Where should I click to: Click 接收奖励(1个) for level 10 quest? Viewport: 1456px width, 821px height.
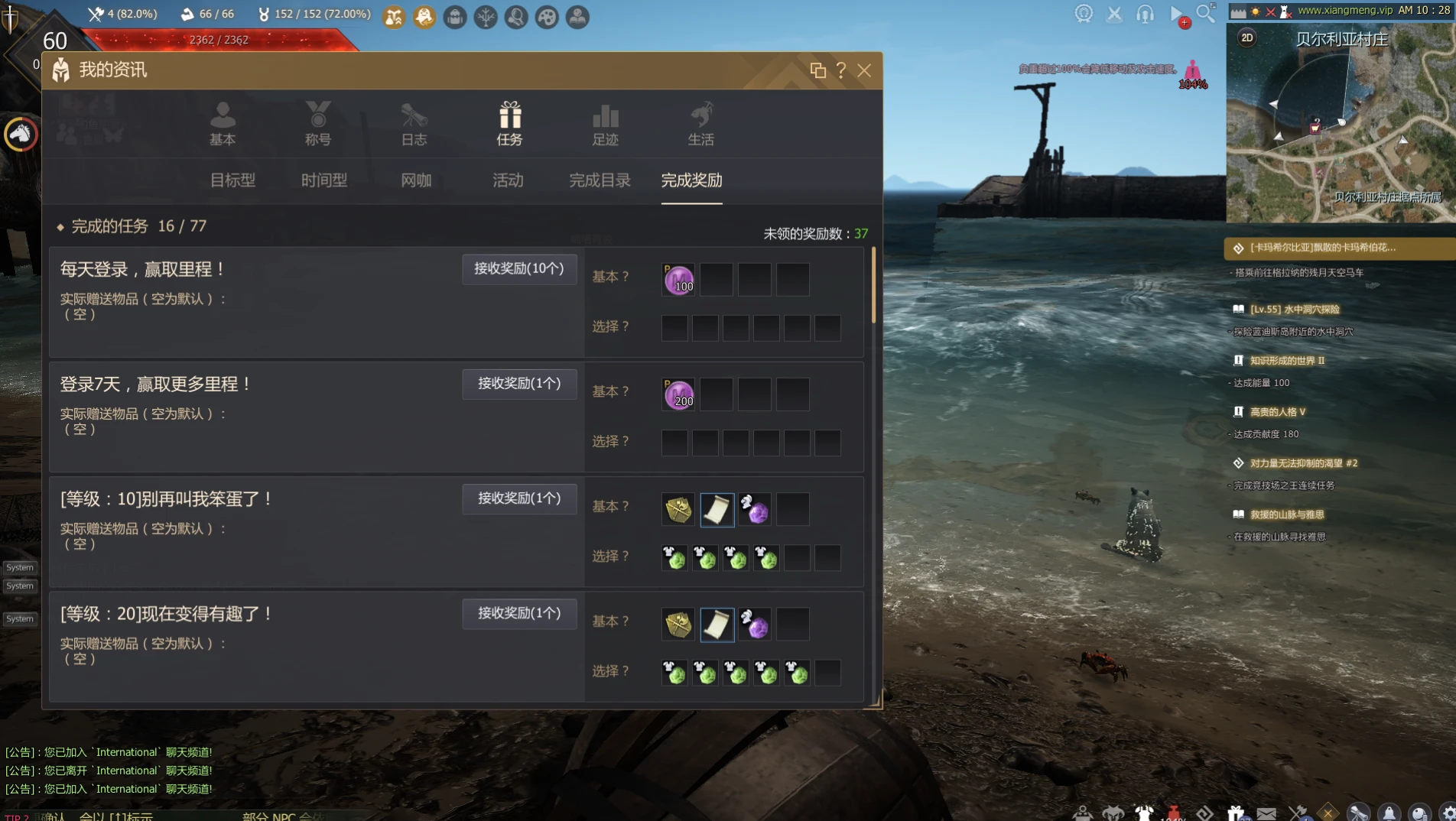[x=519, y=498]
